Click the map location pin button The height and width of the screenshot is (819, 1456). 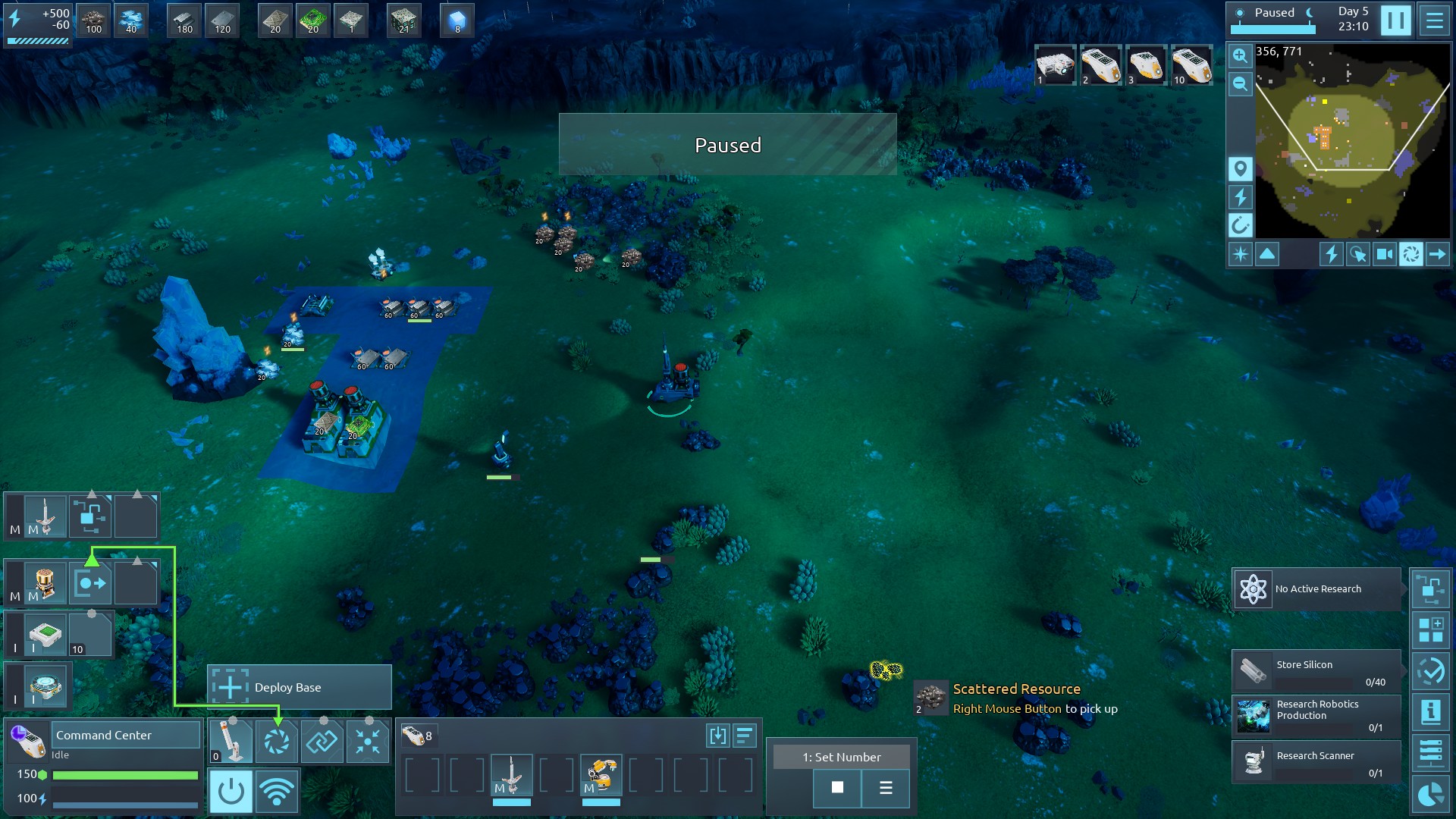click(x=1240, y=168)
